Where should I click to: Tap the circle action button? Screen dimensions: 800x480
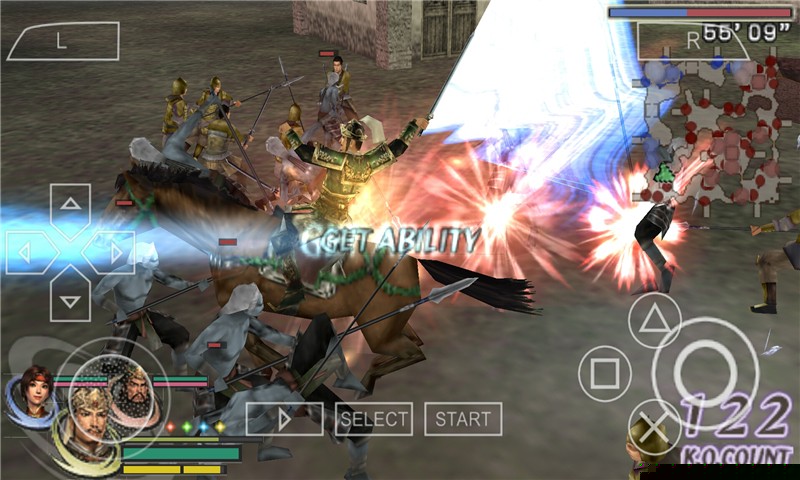point(706,372)
